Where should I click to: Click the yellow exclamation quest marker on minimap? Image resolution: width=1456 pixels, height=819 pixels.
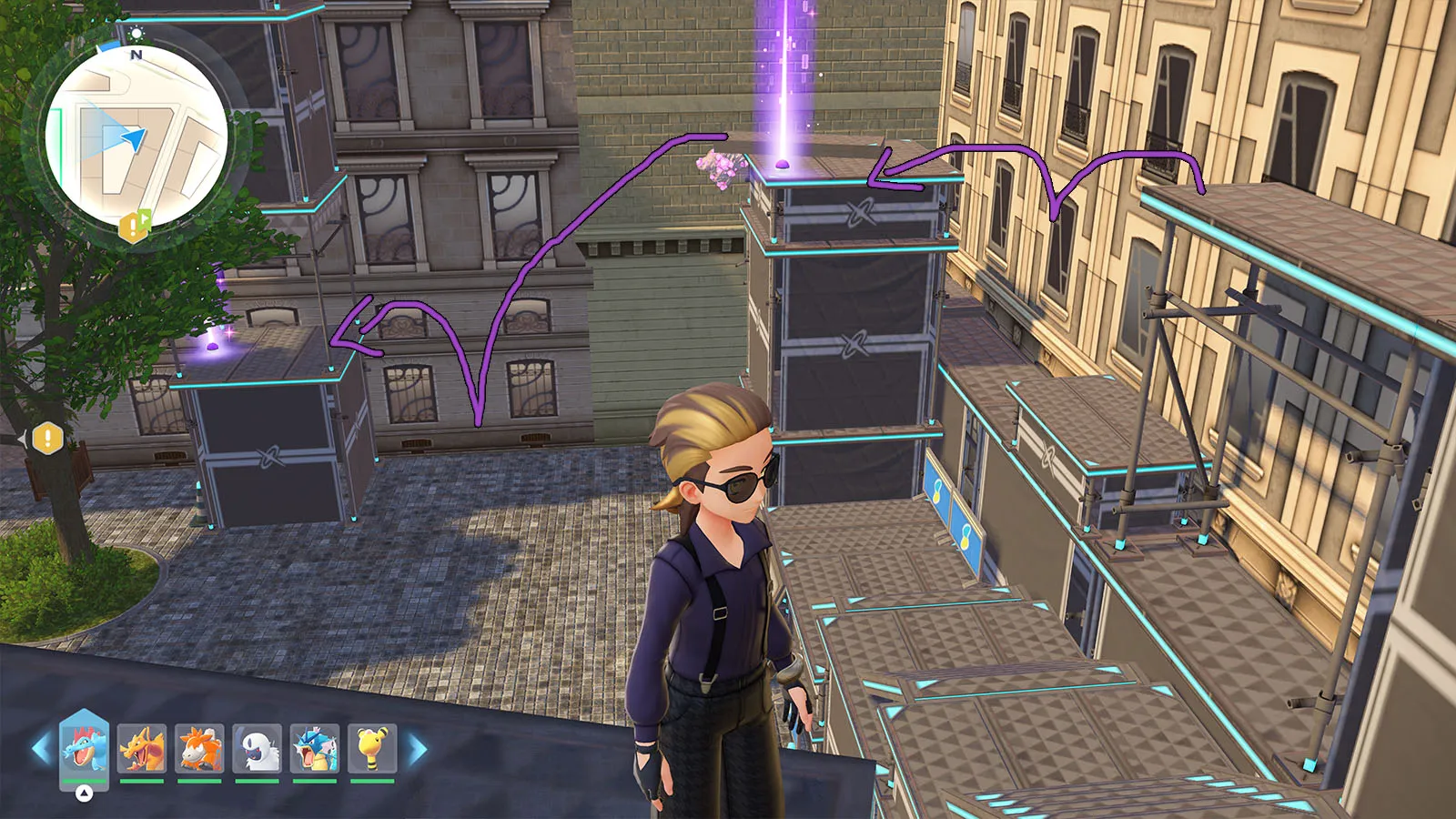point(134,226)
